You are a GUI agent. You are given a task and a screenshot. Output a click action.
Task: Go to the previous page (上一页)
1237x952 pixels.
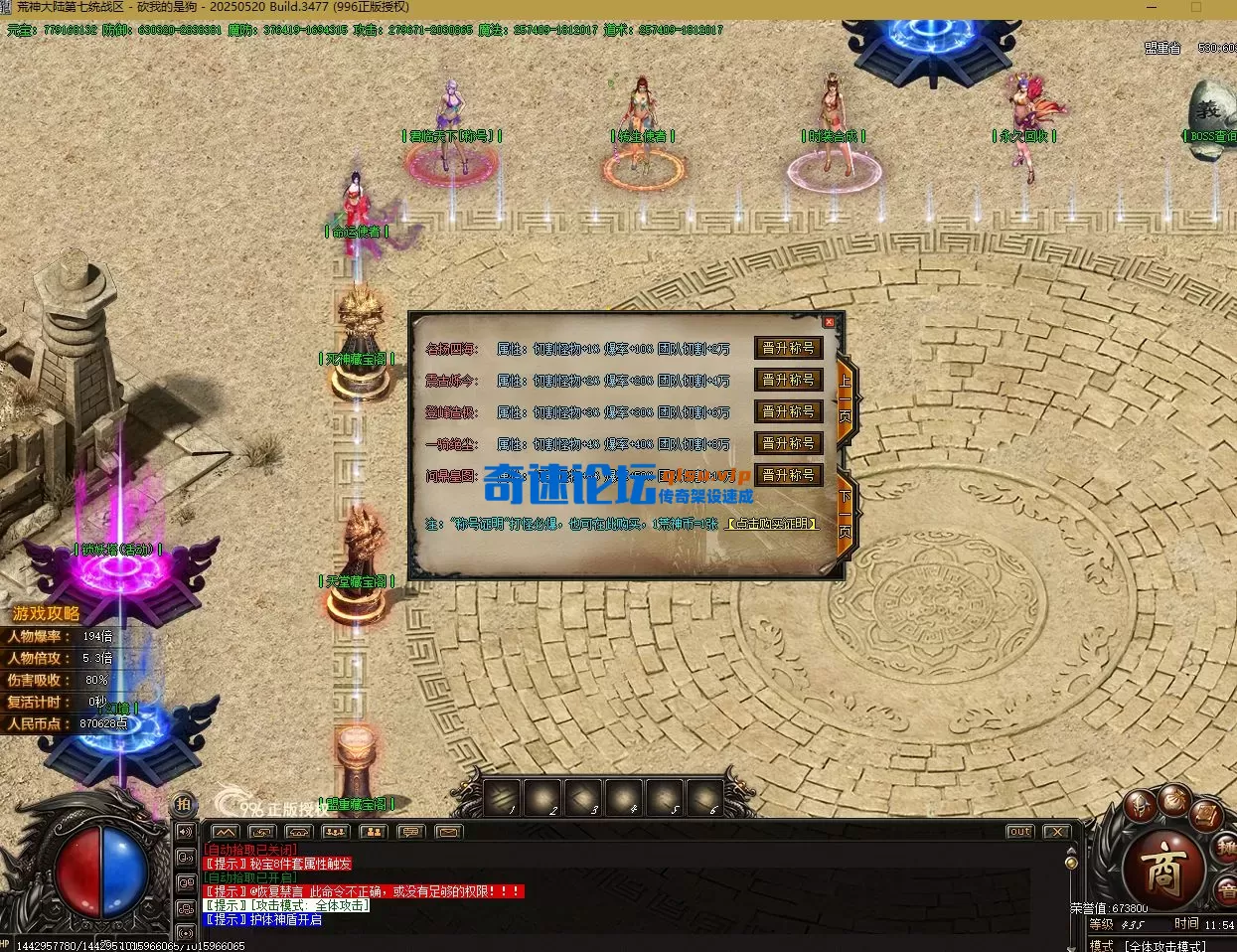coord(846,397)
